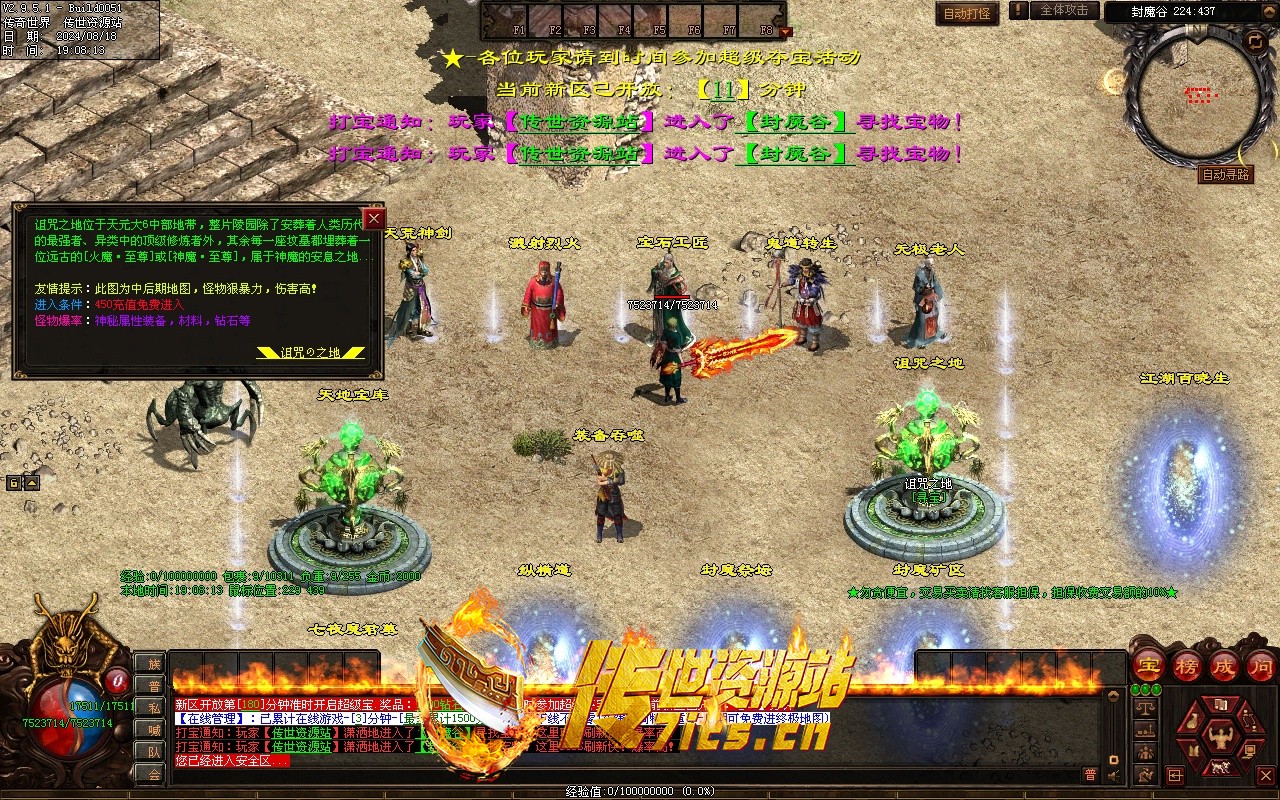Open the 成 achievements round button
The height and width of the screenshot is (800, 1280).
click(x=1224, y=666)
